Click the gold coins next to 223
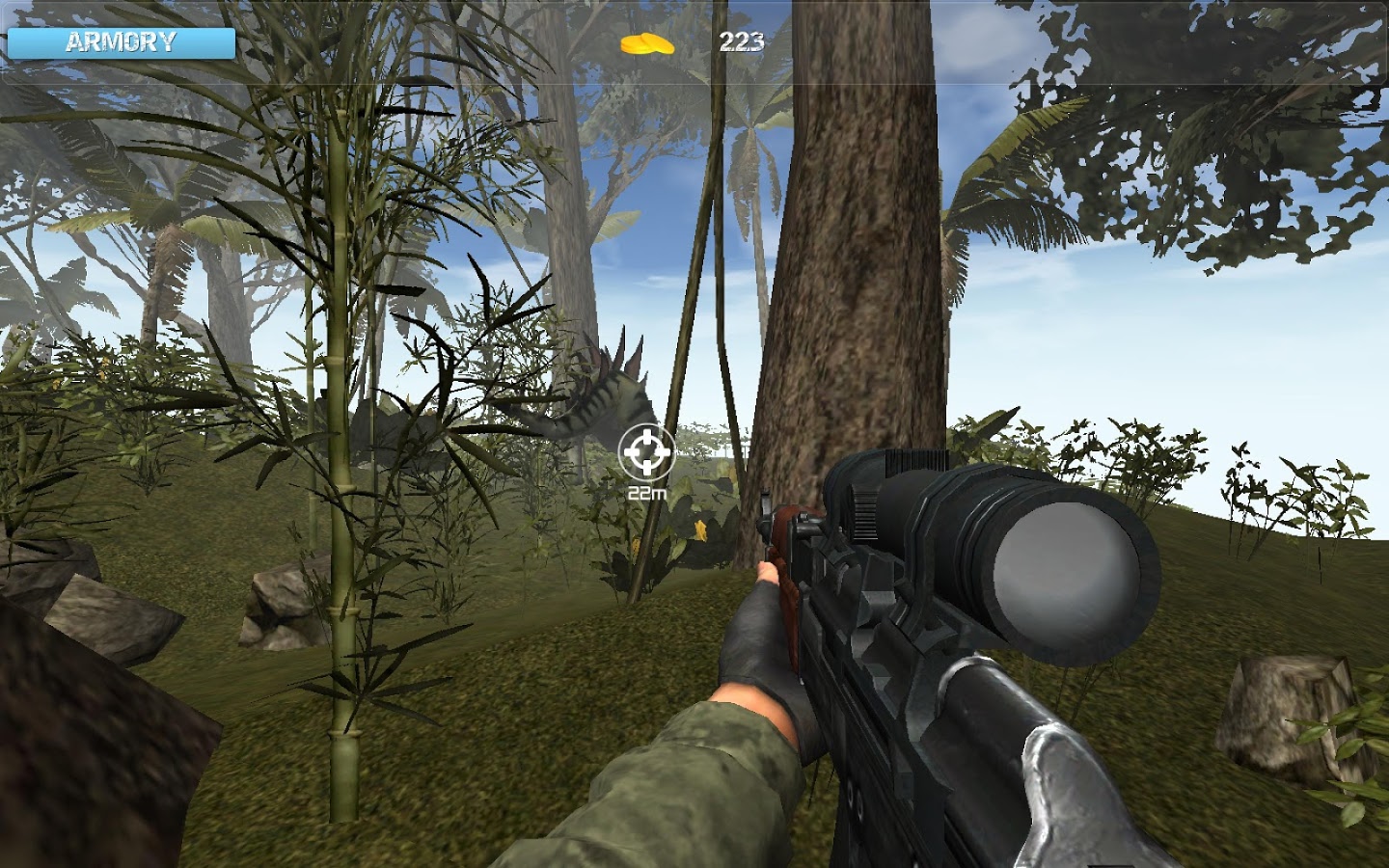This screenshot has width=1389, height=868. click(x=648, y=41)
